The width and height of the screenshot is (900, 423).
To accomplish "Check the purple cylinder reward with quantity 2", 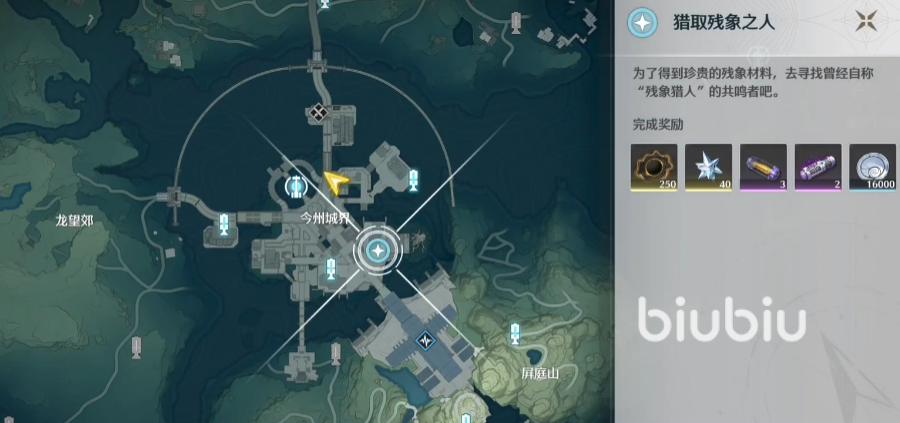I will (818, 167).
